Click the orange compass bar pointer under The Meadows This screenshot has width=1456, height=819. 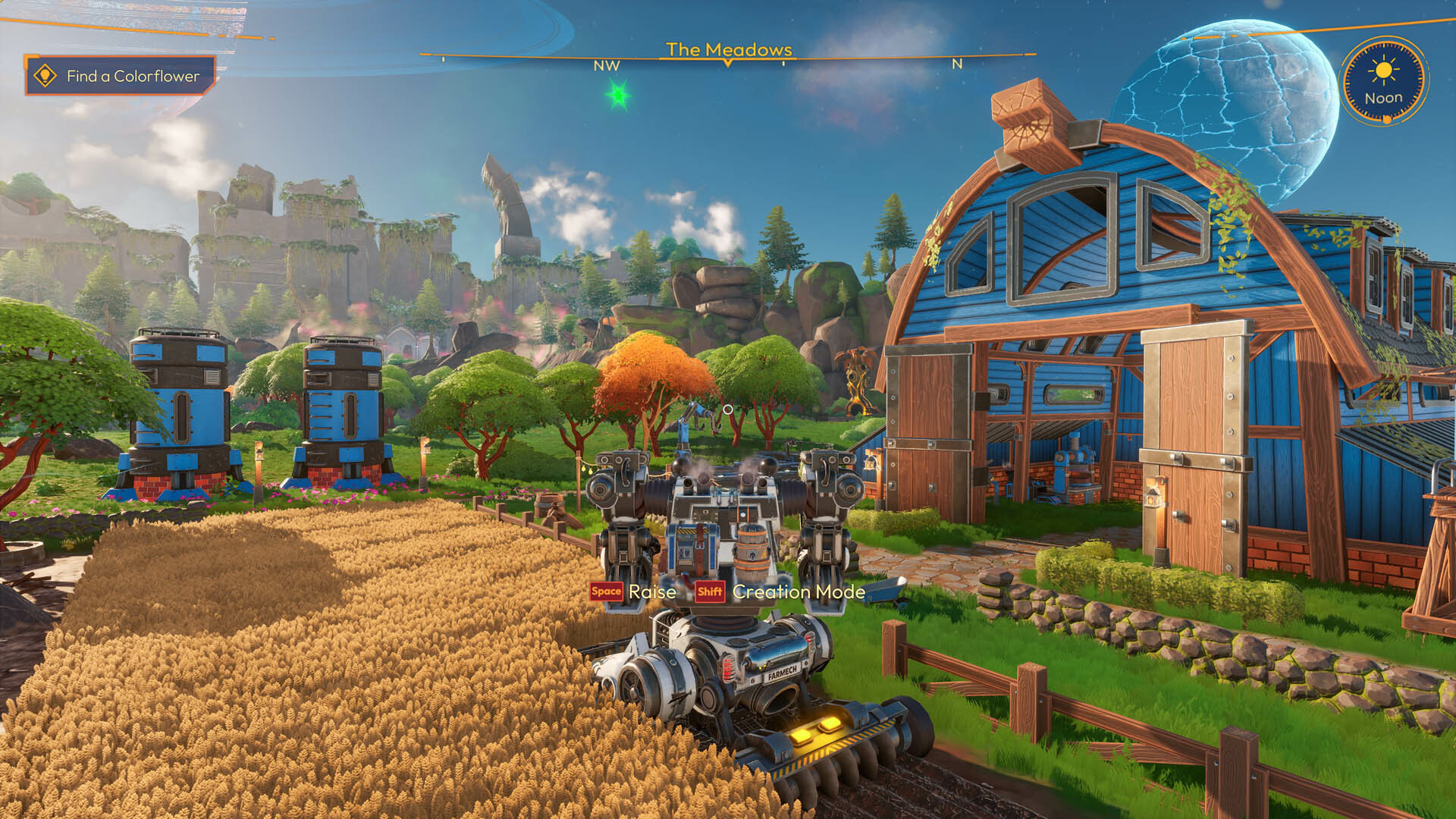(728, 64)
